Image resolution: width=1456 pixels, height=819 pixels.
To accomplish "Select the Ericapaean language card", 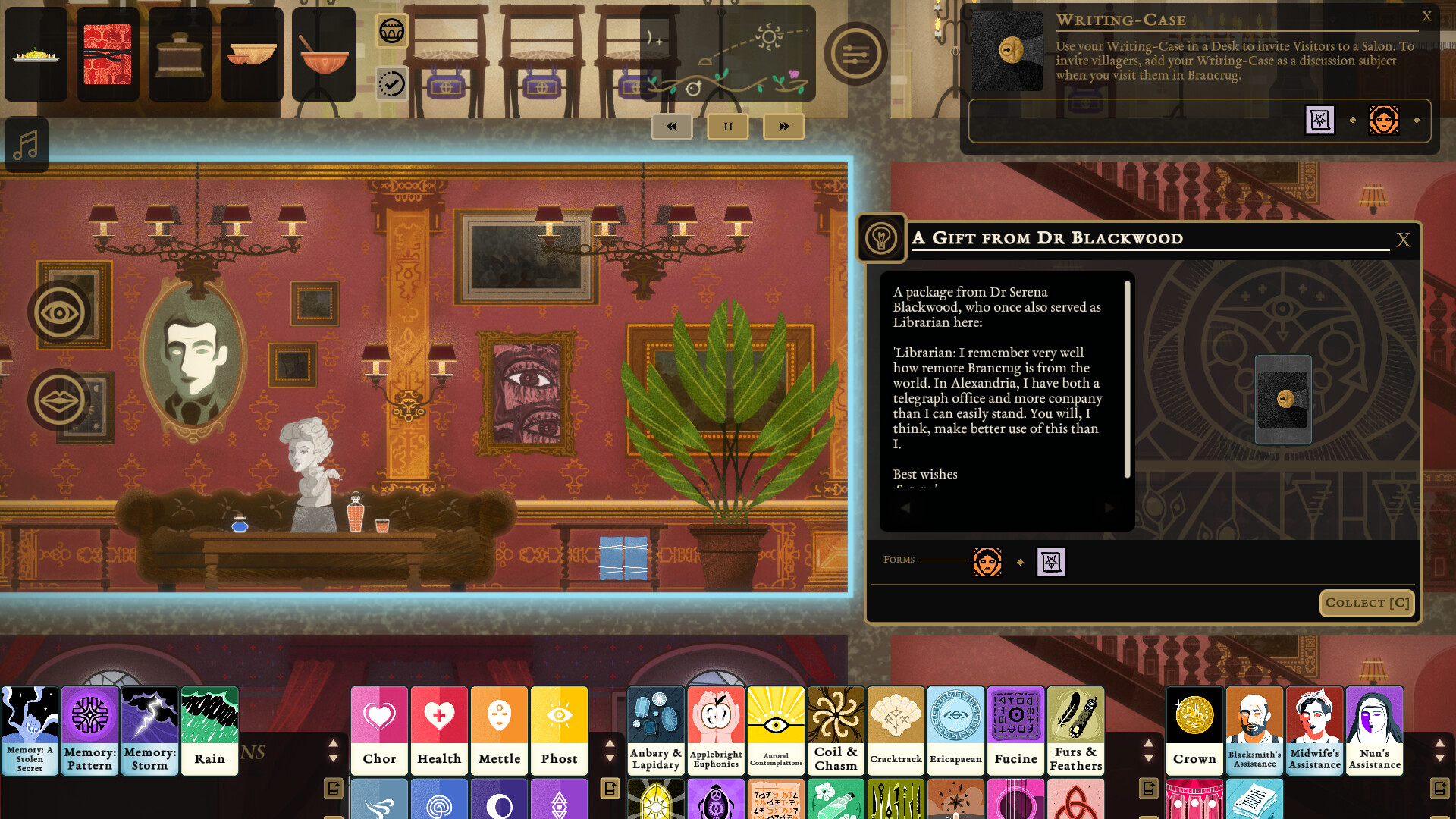I will tap(955, 730).
